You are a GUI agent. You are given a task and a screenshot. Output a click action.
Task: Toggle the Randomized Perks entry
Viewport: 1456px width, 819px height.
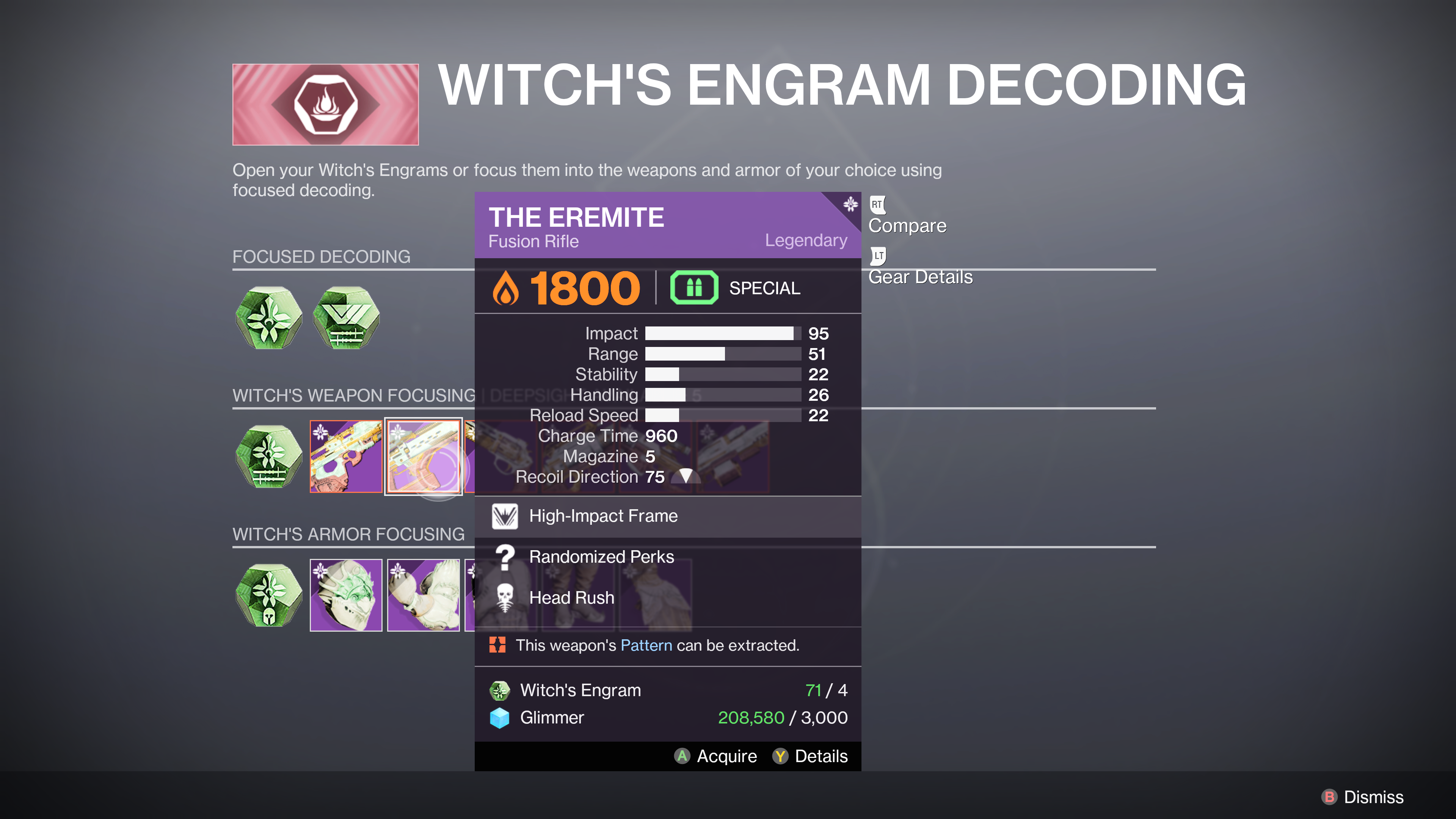pyautogui.click(x=601, y=557)
